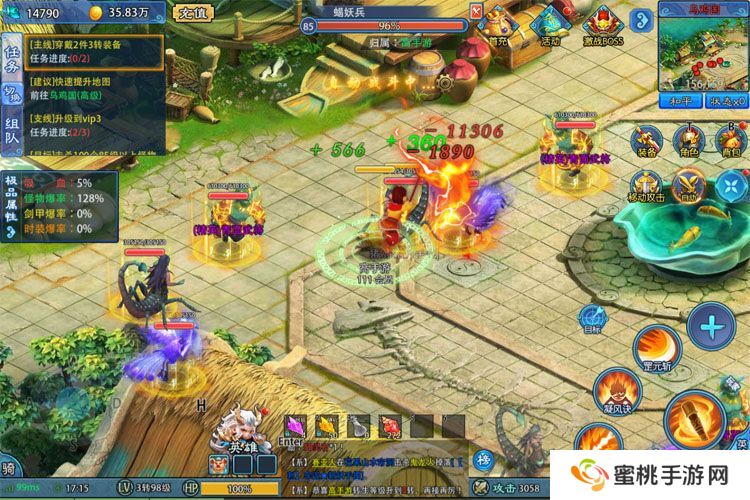Open the 活动 events menu
Image resolution: width=750 pixels, height=500 pixels.
tap(549, 24)
